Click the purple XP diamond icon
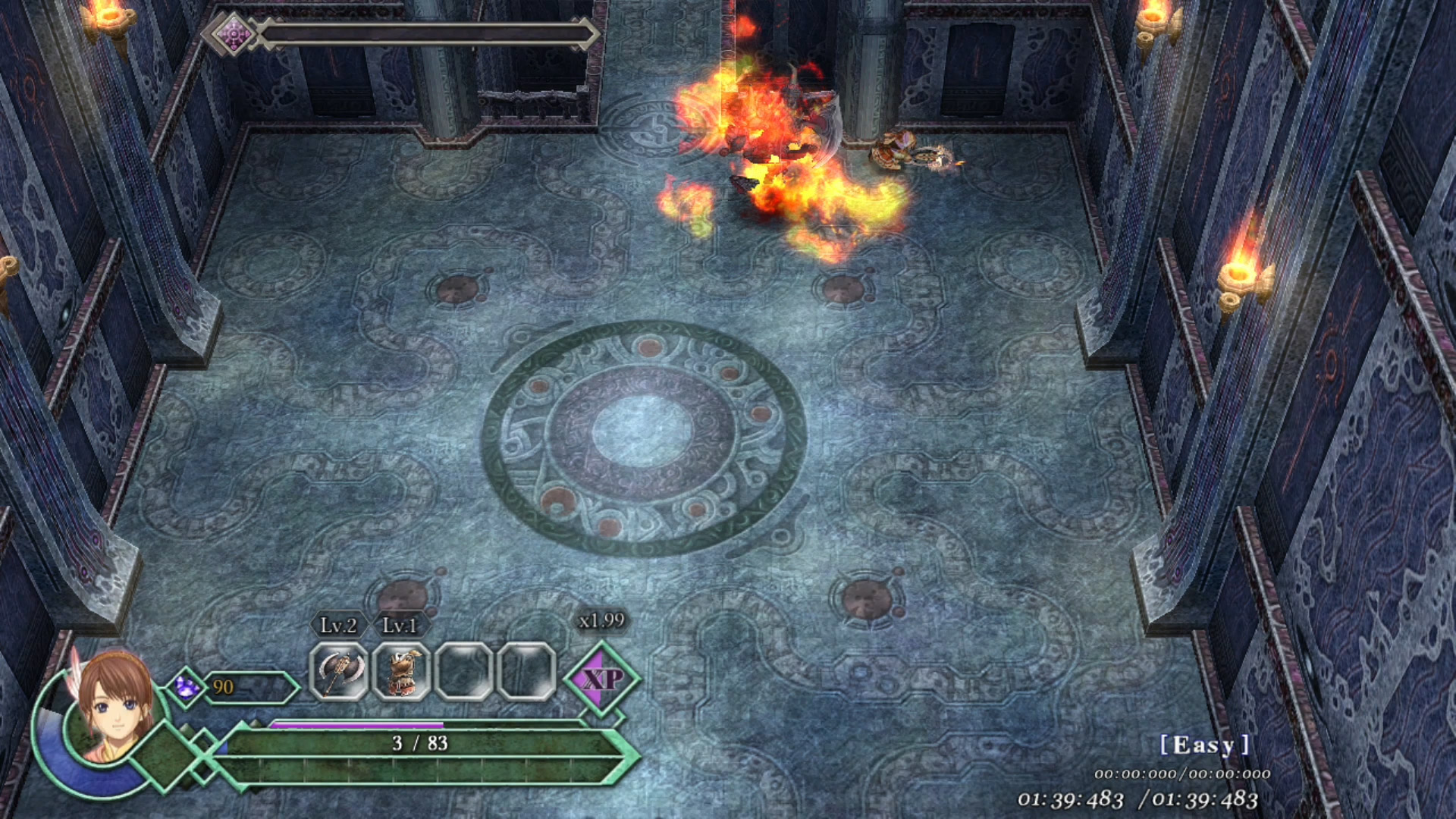The height and width of the screenshot is (819, 1456). tap(602, 678)
